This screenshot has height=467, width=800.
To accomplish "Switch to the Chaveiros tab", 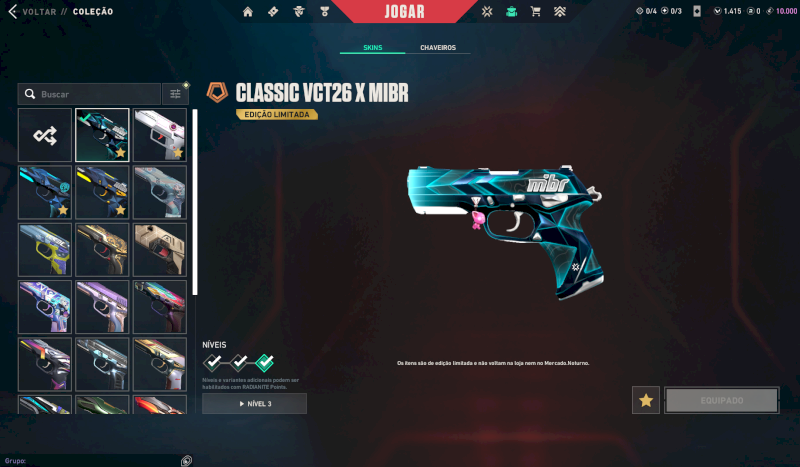I will point(438,48).
